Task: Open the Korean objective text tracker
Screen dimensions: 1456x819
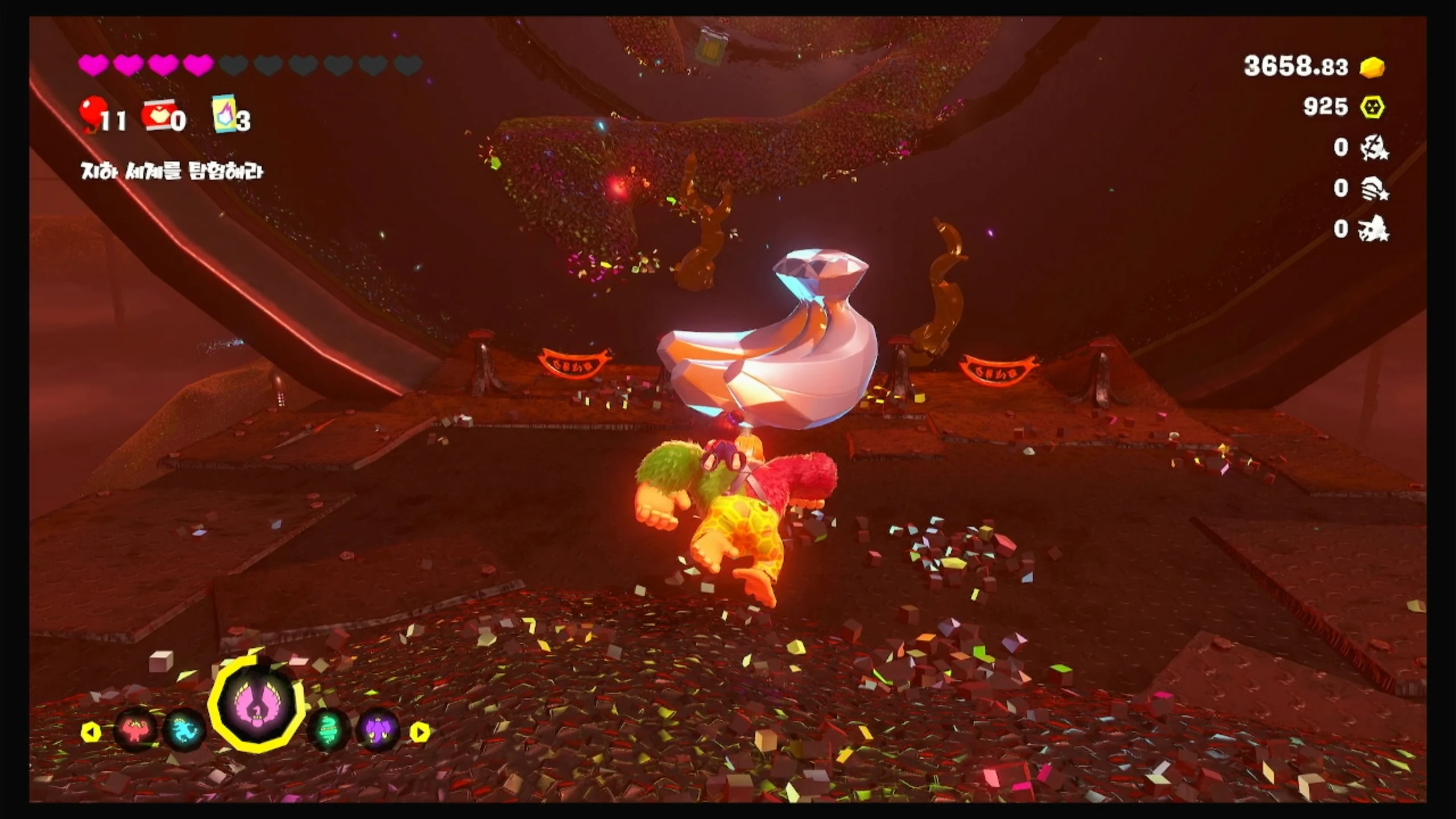Action: (172, 171)
